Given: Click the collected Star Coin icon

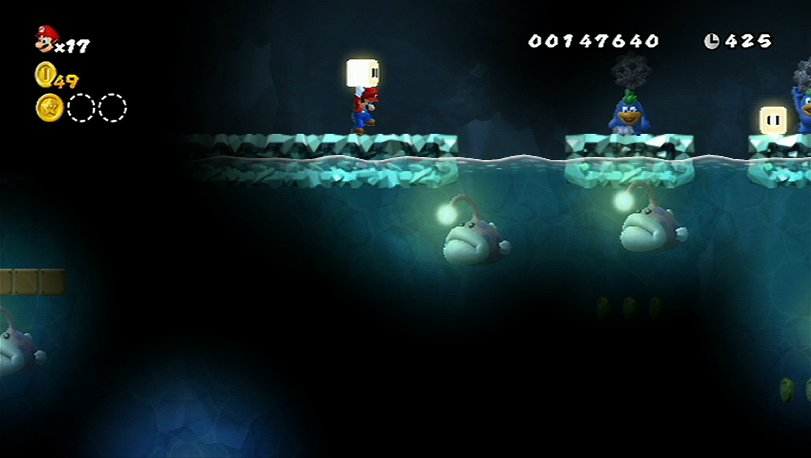Looking at the screenshot, I should (49, 108).
